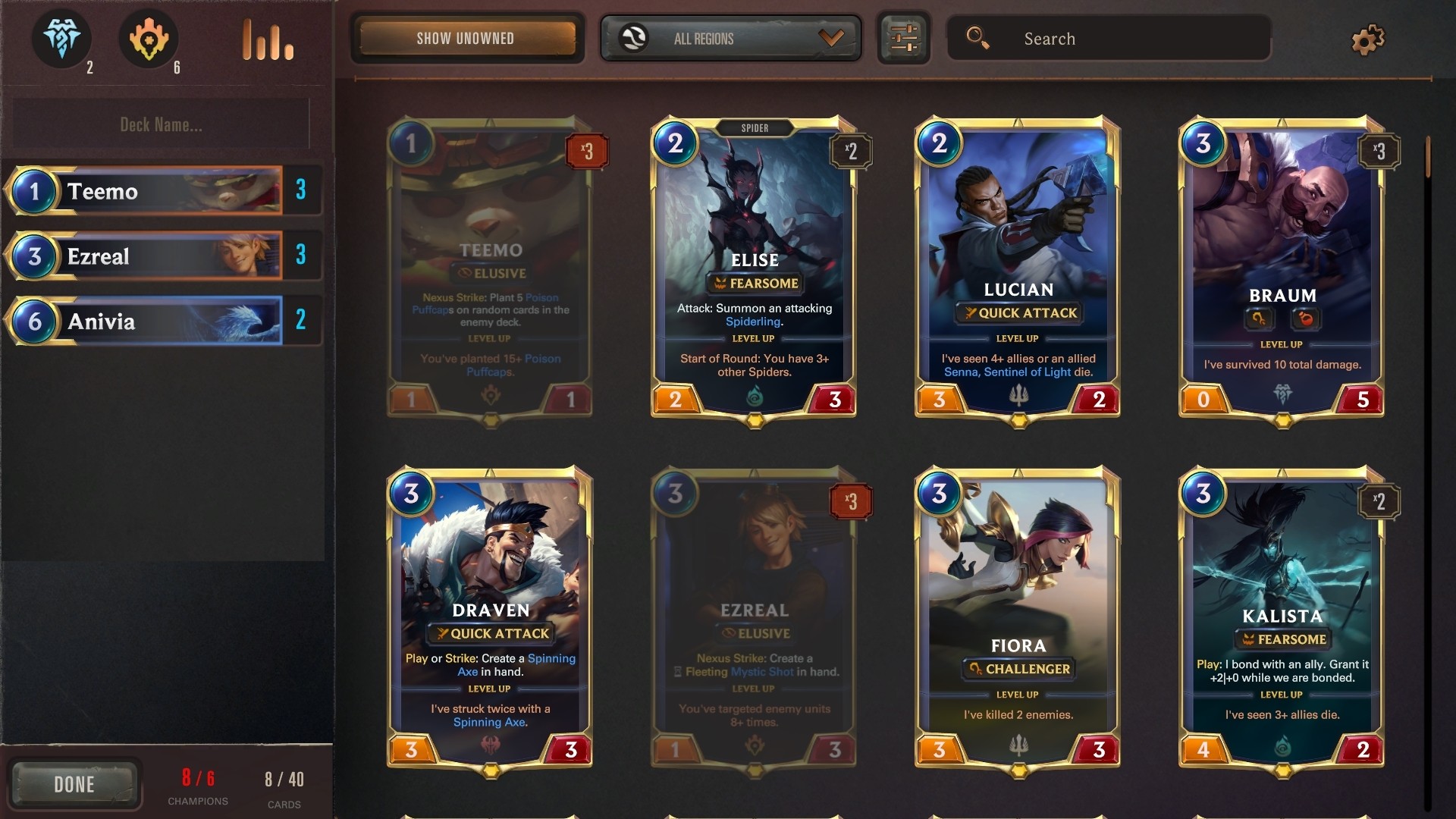
Task: Select the Teemo entry in the deck list
Action: (x=162, y=191)
